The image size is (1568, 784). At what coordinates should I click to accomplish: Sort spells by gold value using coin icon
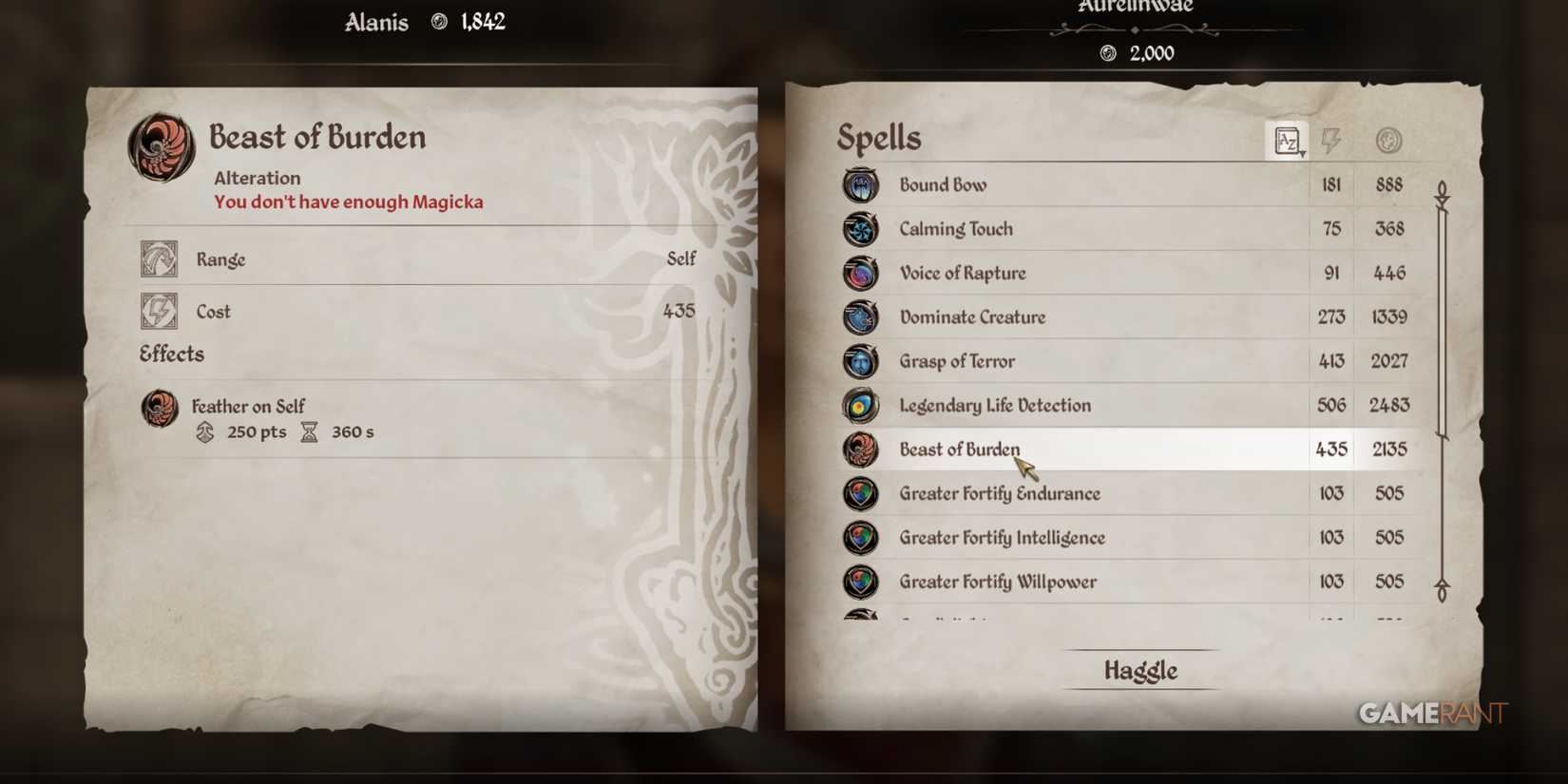[1387, 139]
